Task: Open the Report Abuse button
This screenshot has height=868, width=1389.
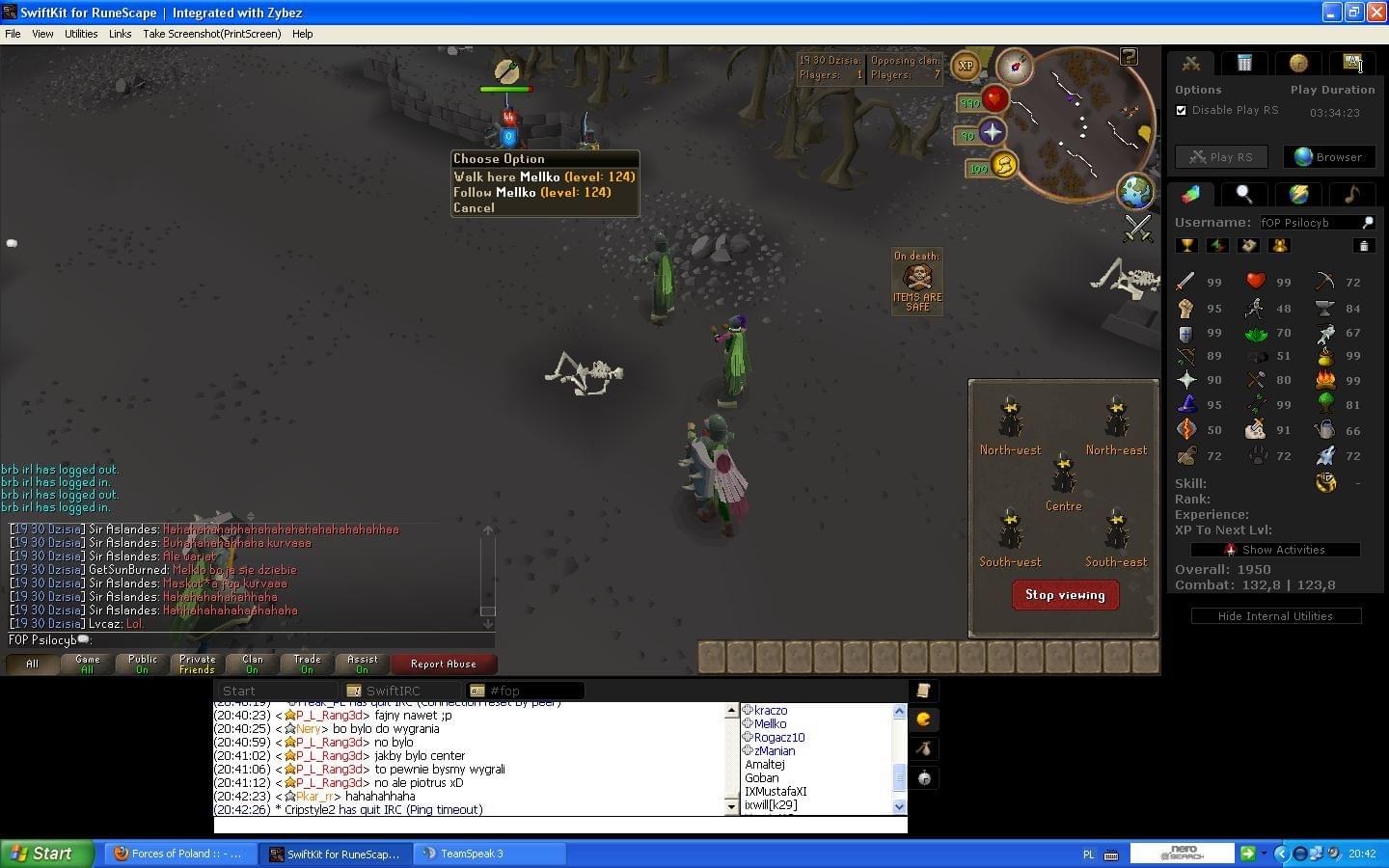Action: 443,664
